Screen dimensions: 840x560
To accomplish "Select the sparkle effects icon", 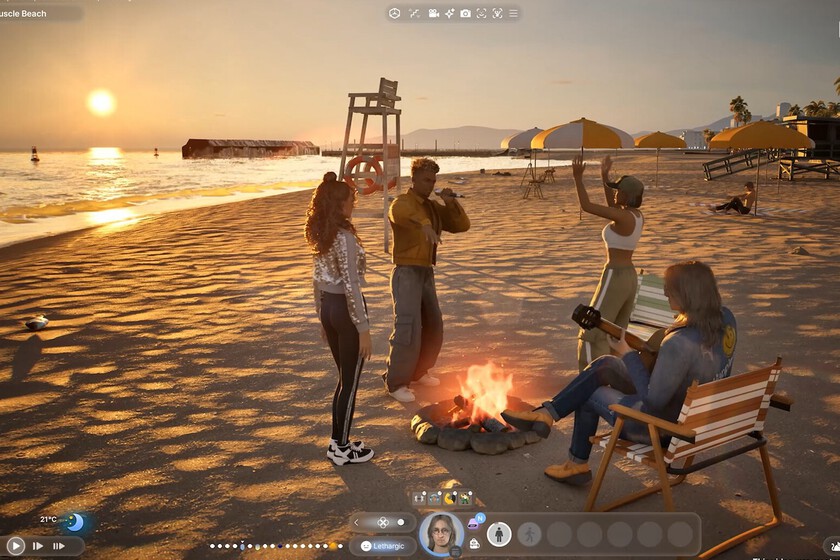I will click(450, 13).
